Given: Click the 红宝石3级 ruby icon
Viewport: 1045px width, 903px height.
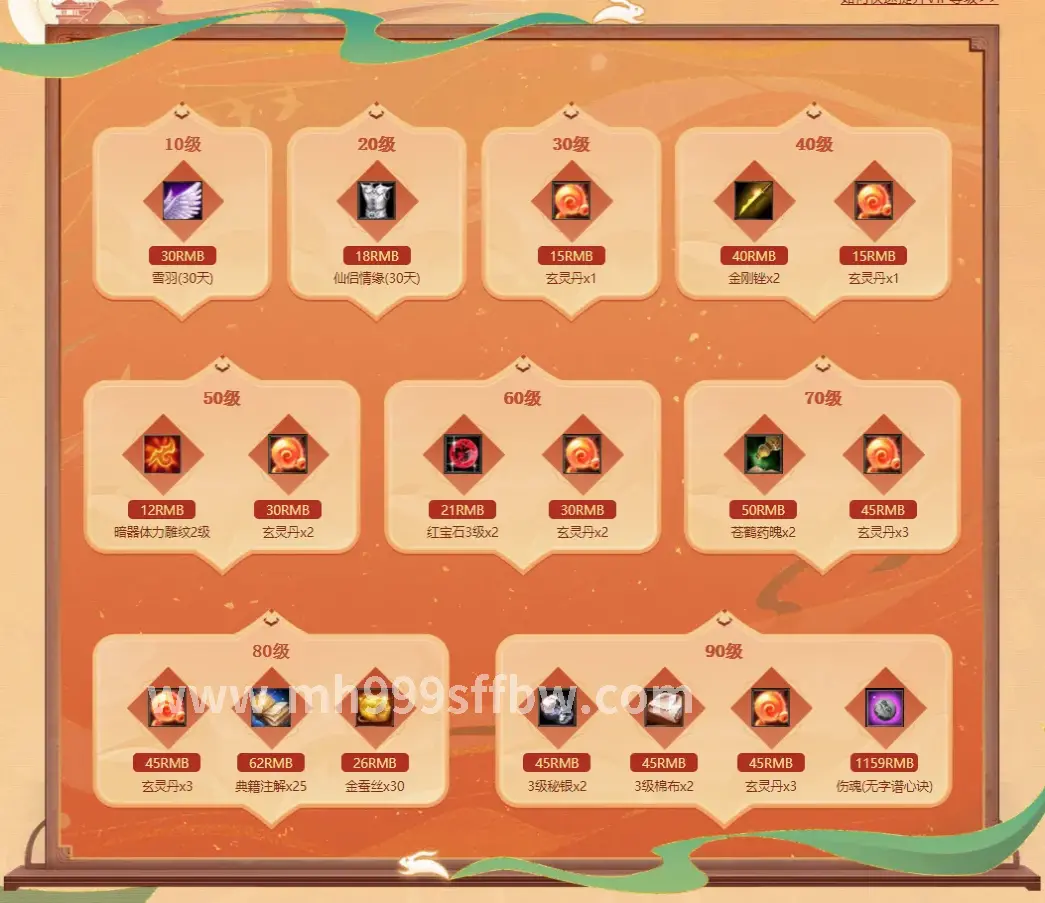Looking at the screenshot, I should [463, 455].
